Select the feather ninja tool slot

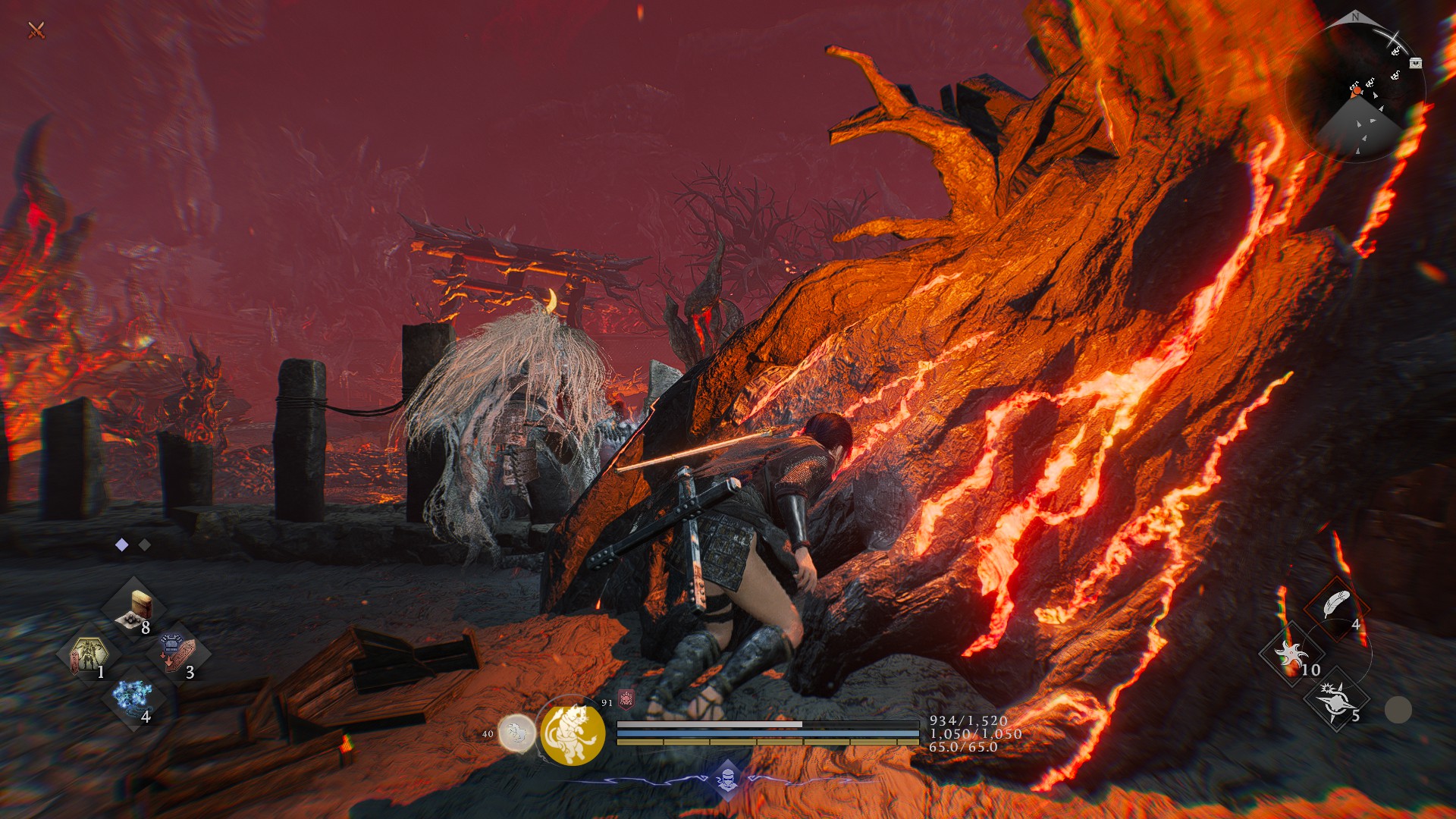pyautogui.click(x=1337, y=607)
